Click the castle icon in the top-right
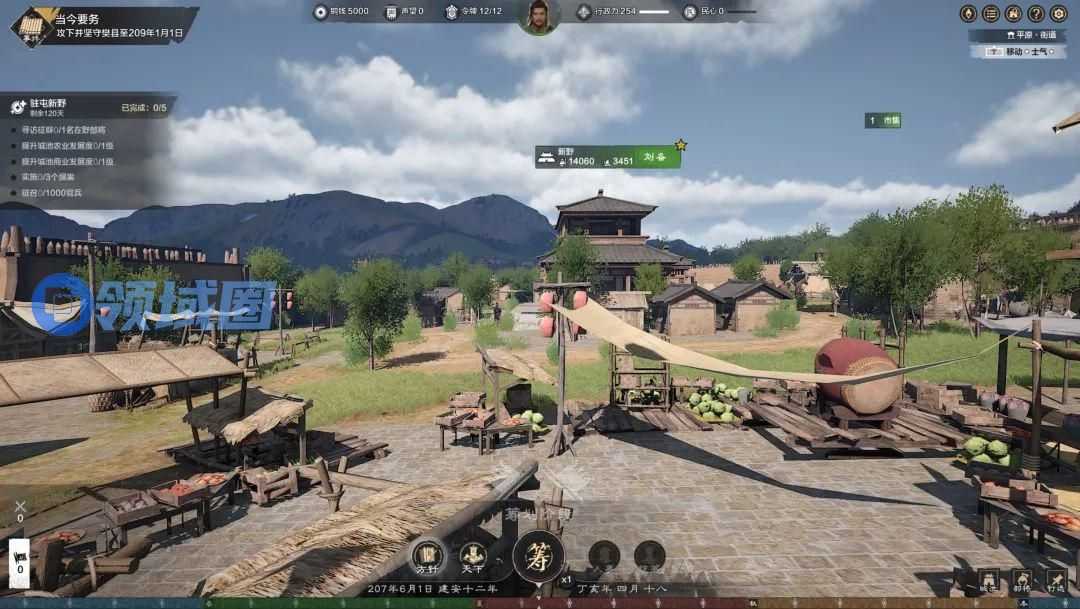The image size is (1080, 609). [1013, 13]
